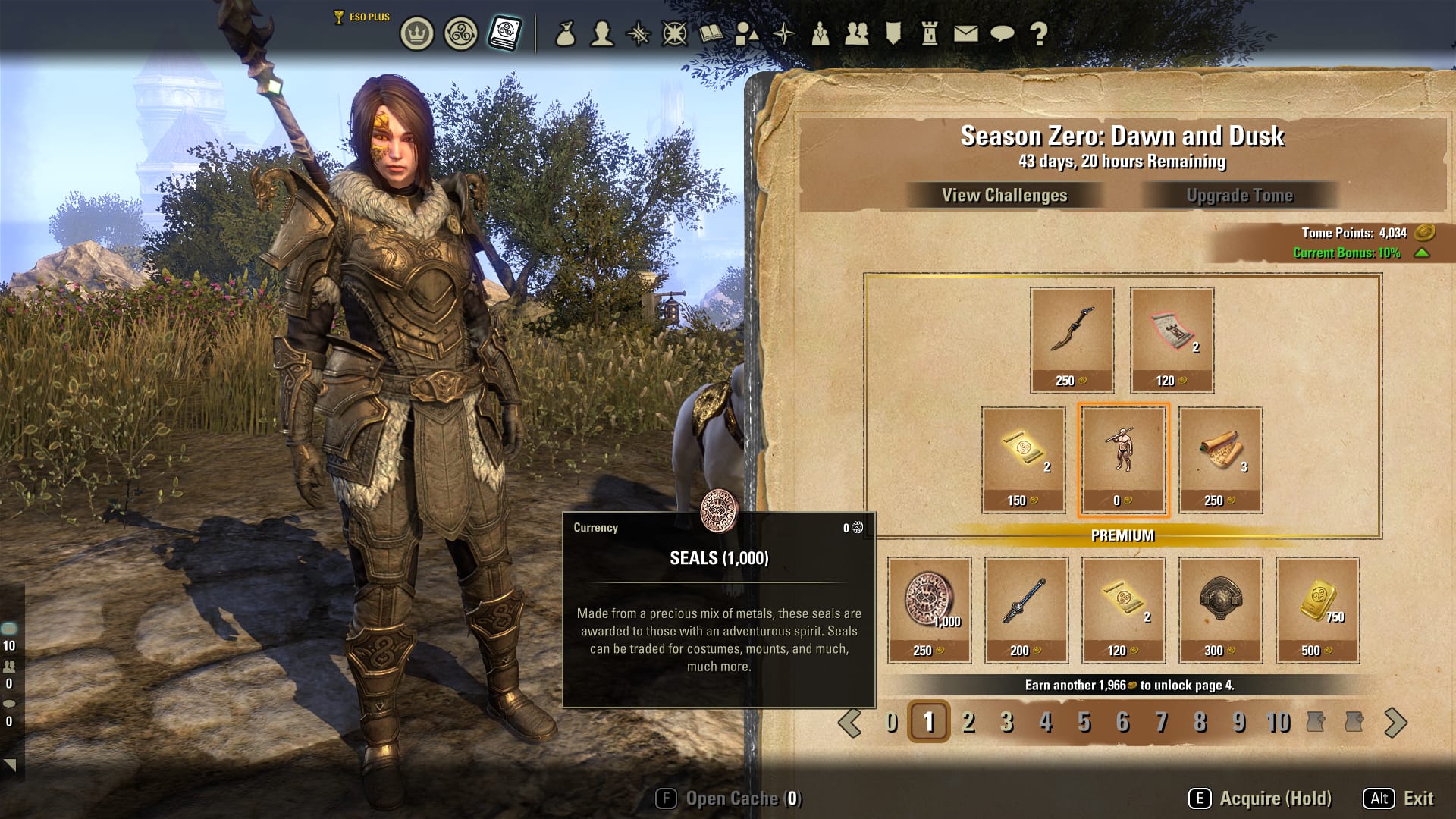Open the View Challenges panel
This screenshot has width=1456, height=819.
pyautogui.click(x=1004, y=196)
